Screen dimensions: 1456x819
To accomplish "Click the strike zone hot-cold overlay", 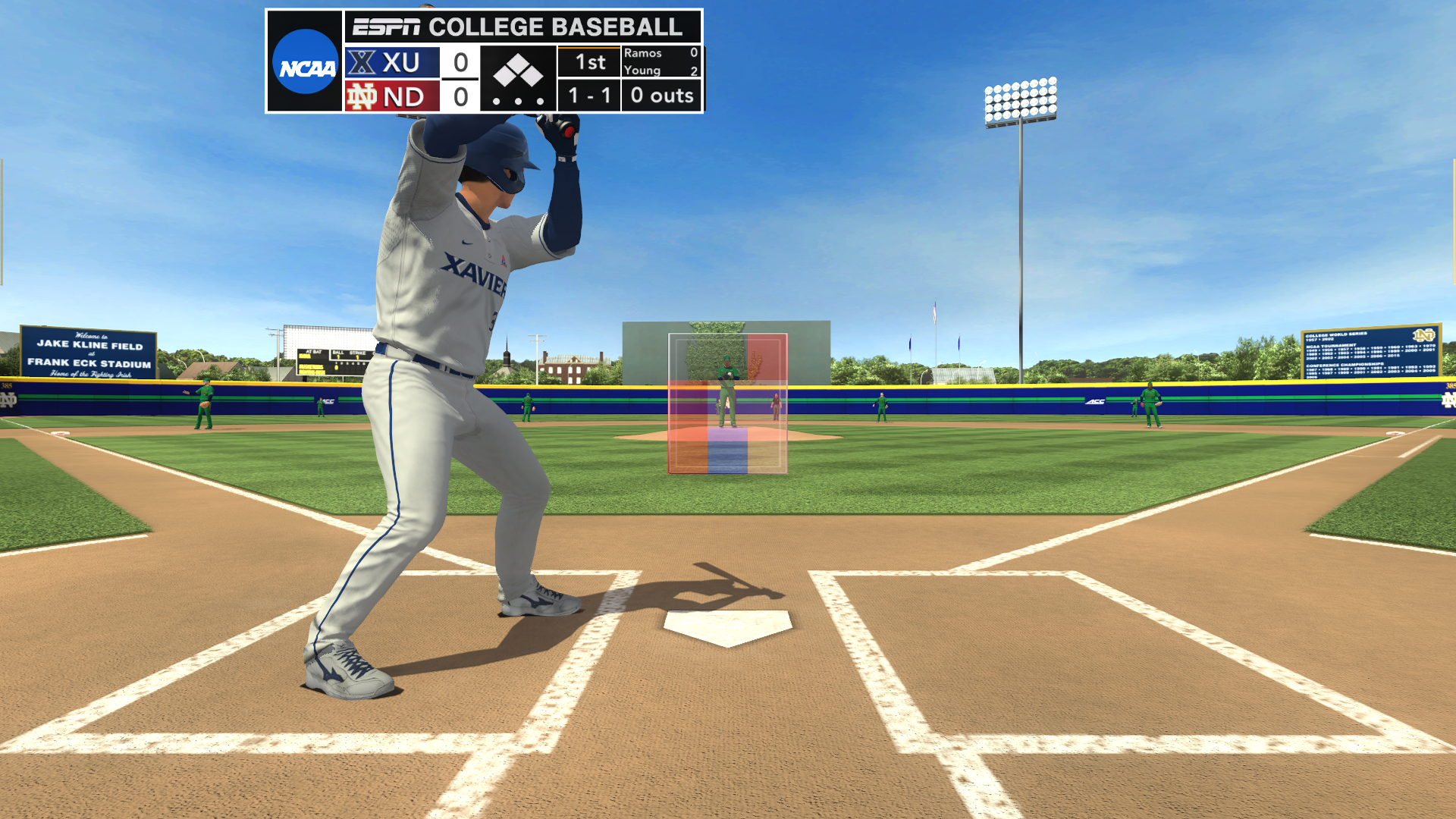I will pyautogui.click(x=727, y=403).
